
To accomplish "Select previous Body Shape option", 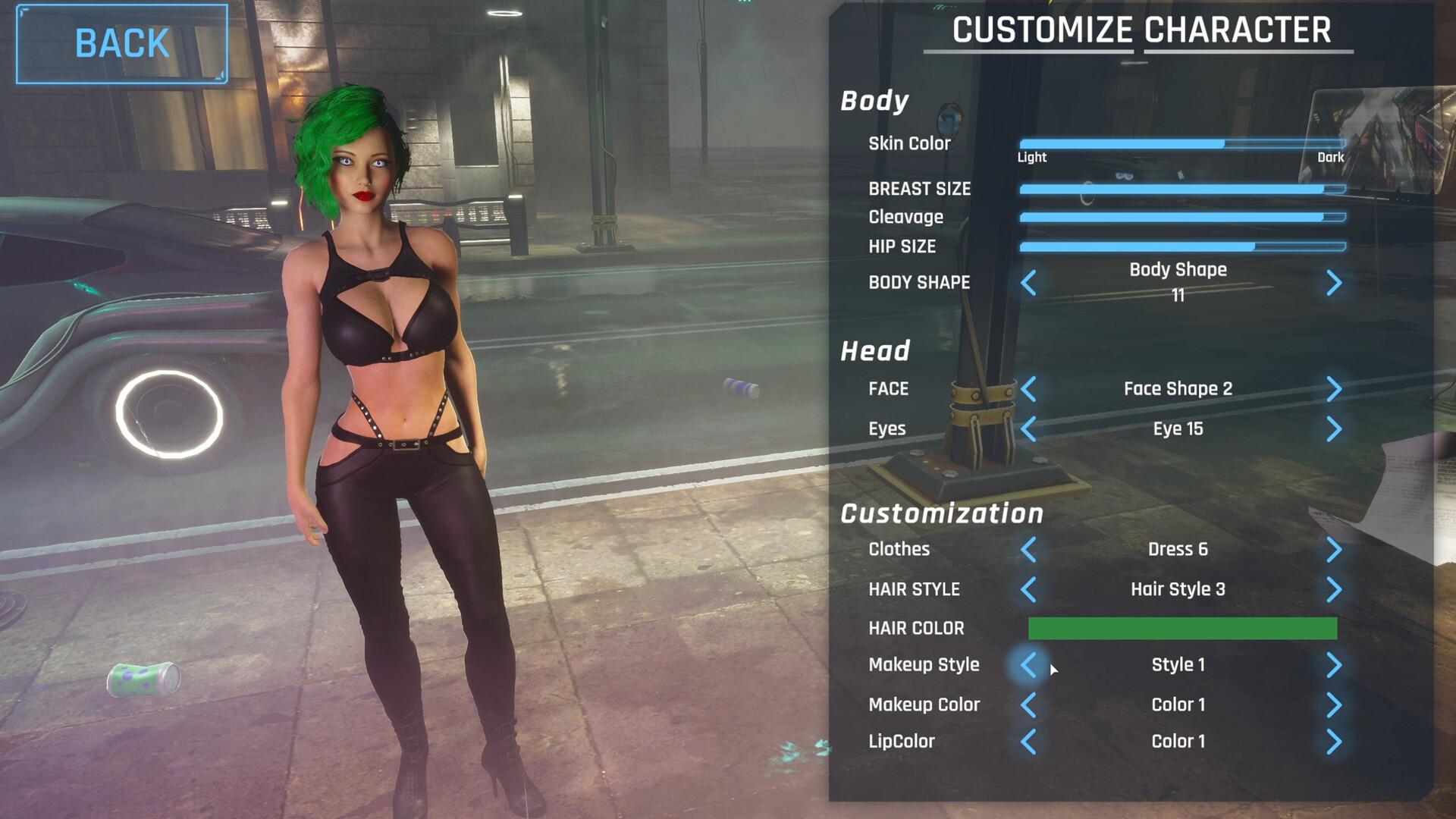I will point(1028,283).
